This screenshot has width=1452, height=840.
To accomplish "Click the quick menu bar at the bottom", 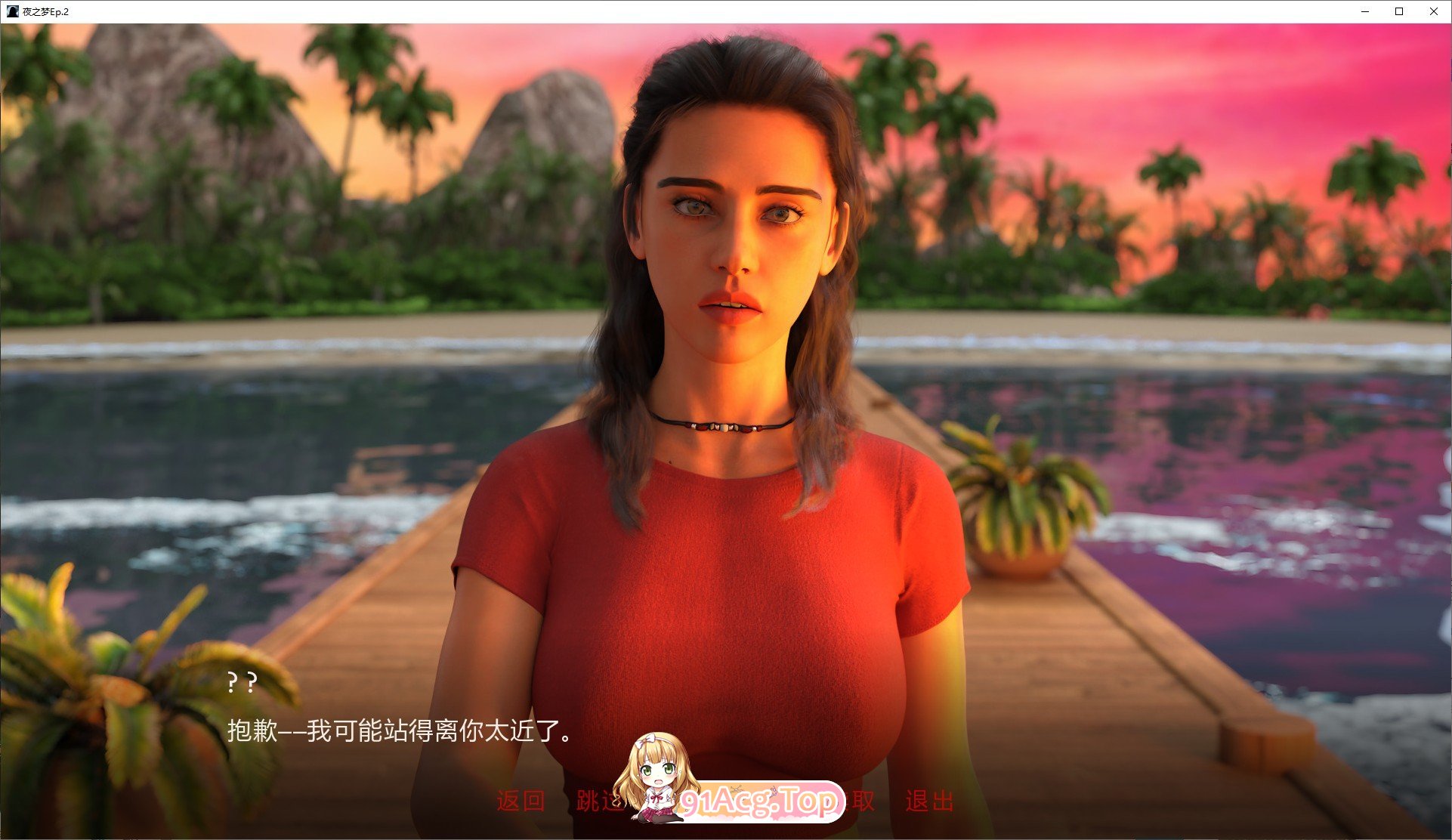I will click(725, 804).
